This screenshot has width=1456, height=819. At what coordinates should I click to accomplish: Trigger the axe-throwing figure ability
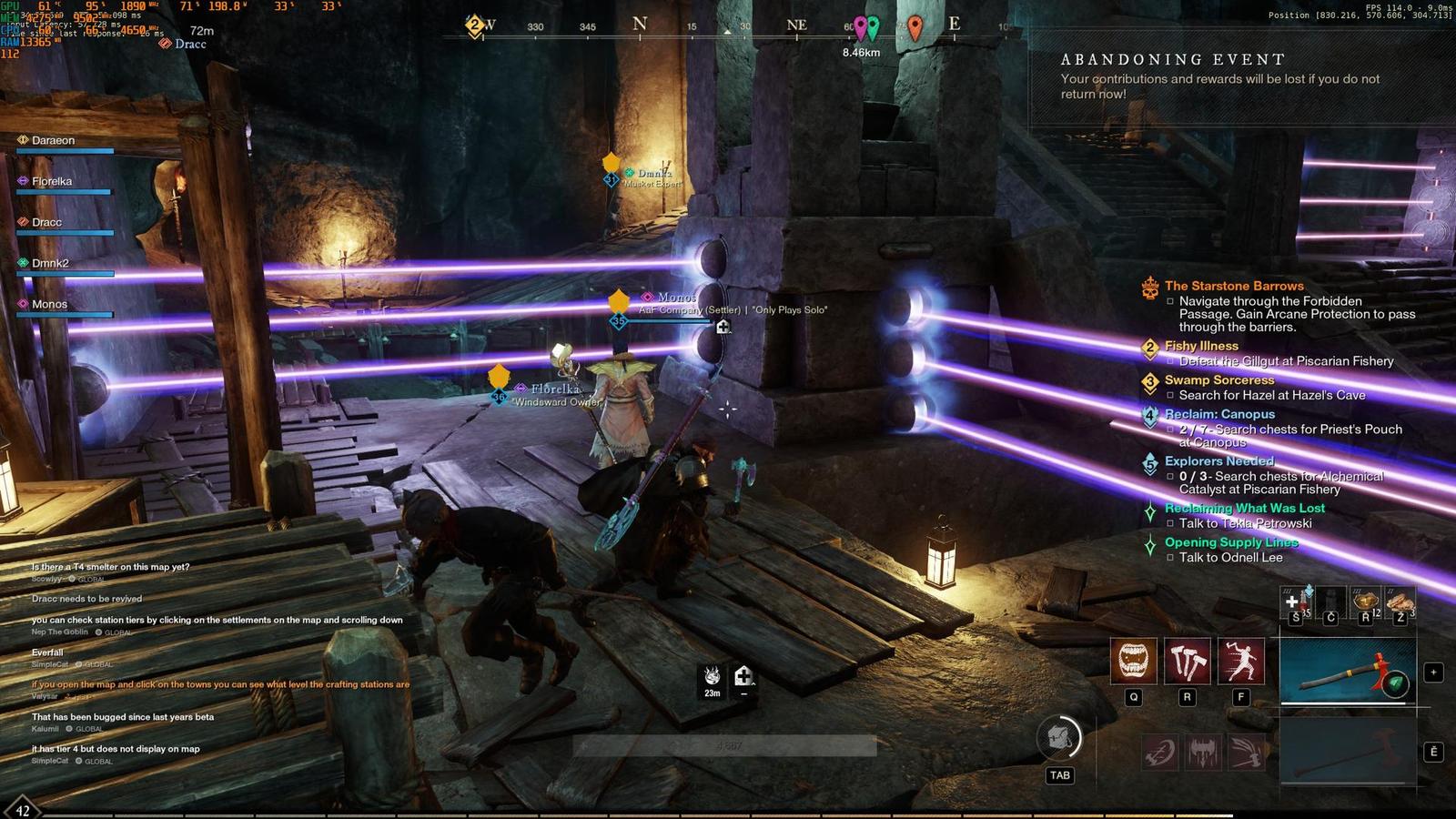coord(1240,660)
